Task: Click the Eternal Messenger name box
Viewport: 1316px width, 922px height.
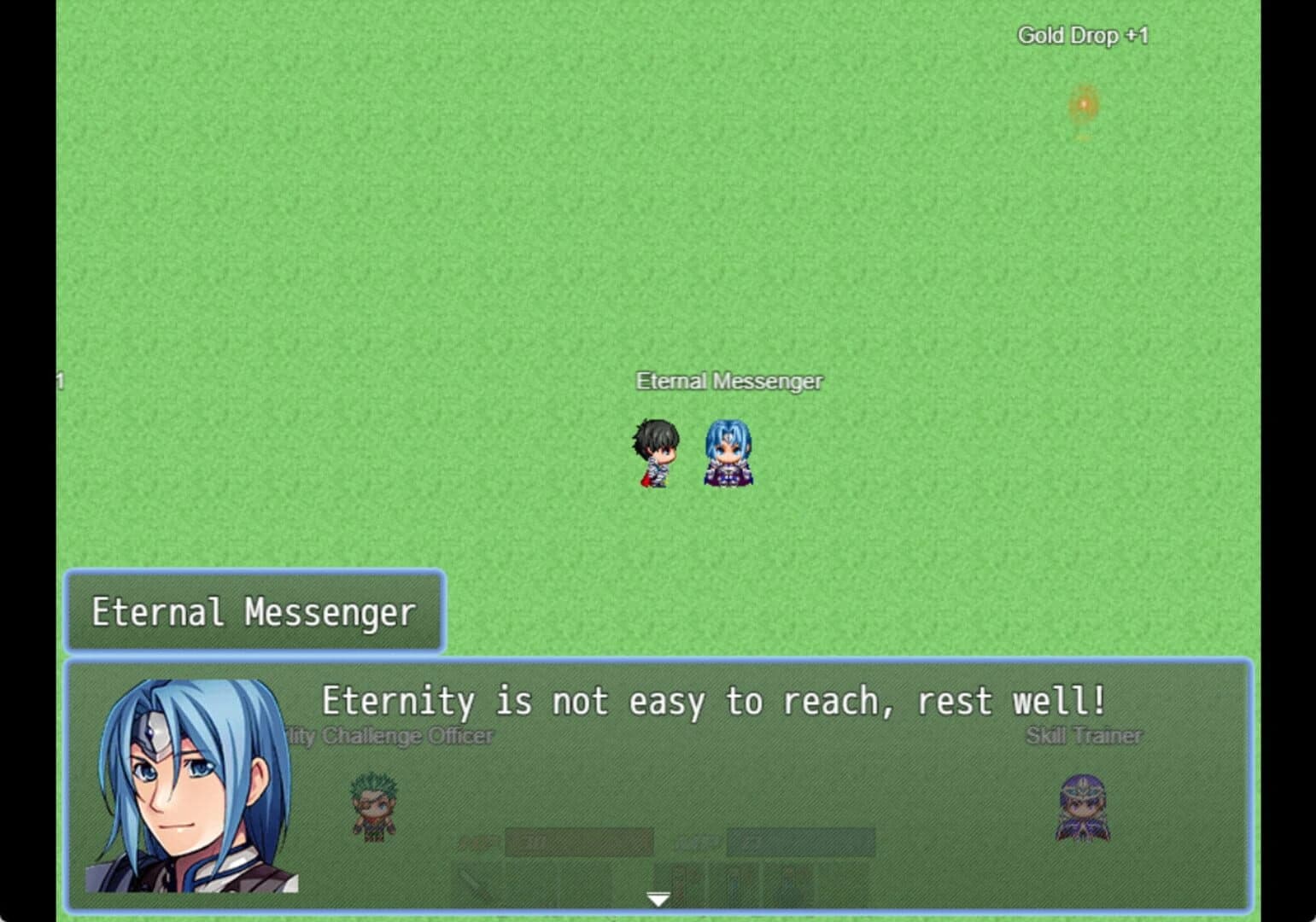Action: [x=253, y=611]
